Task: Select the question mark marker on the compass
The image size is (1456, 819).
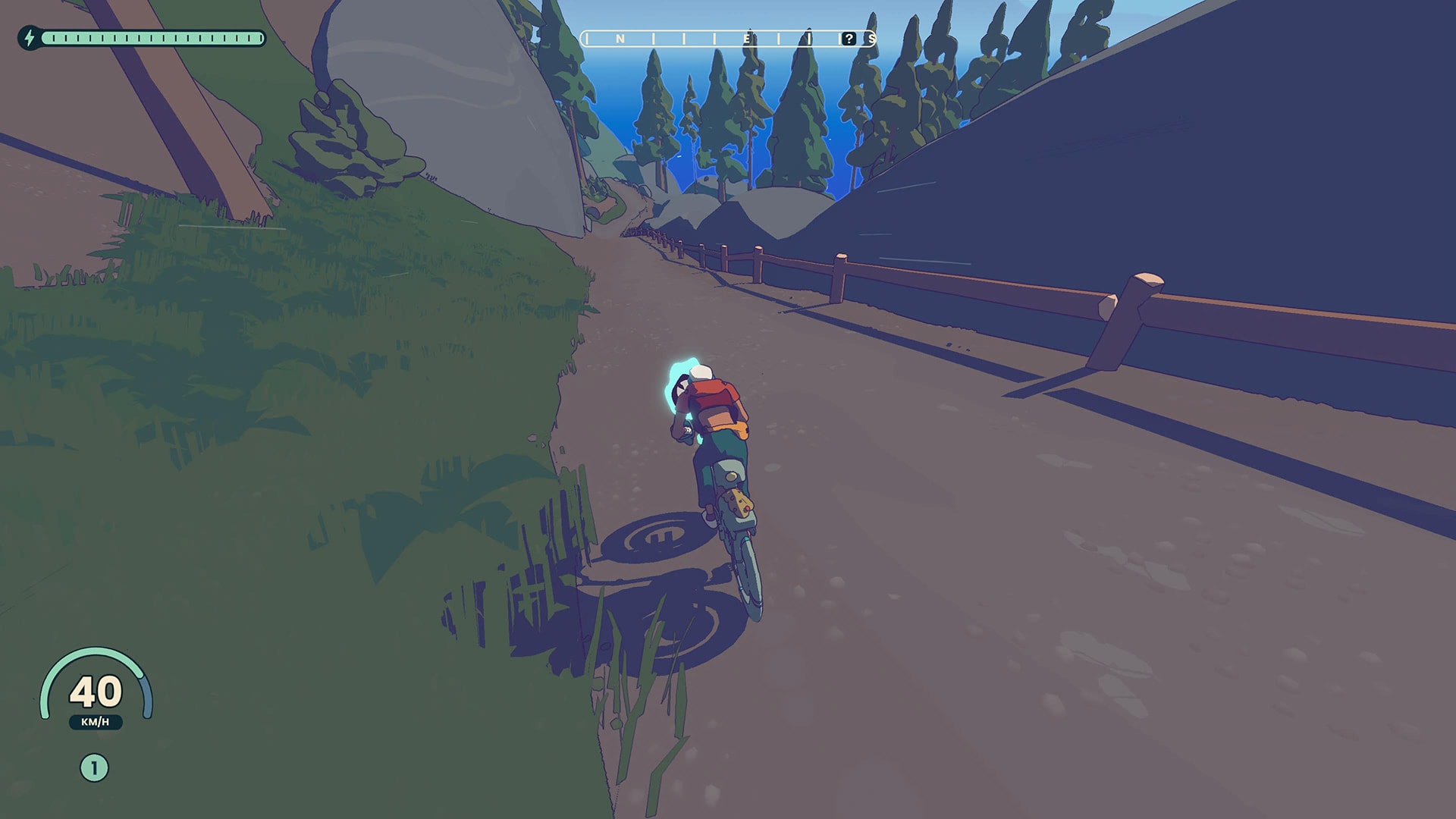Action: 849,39
